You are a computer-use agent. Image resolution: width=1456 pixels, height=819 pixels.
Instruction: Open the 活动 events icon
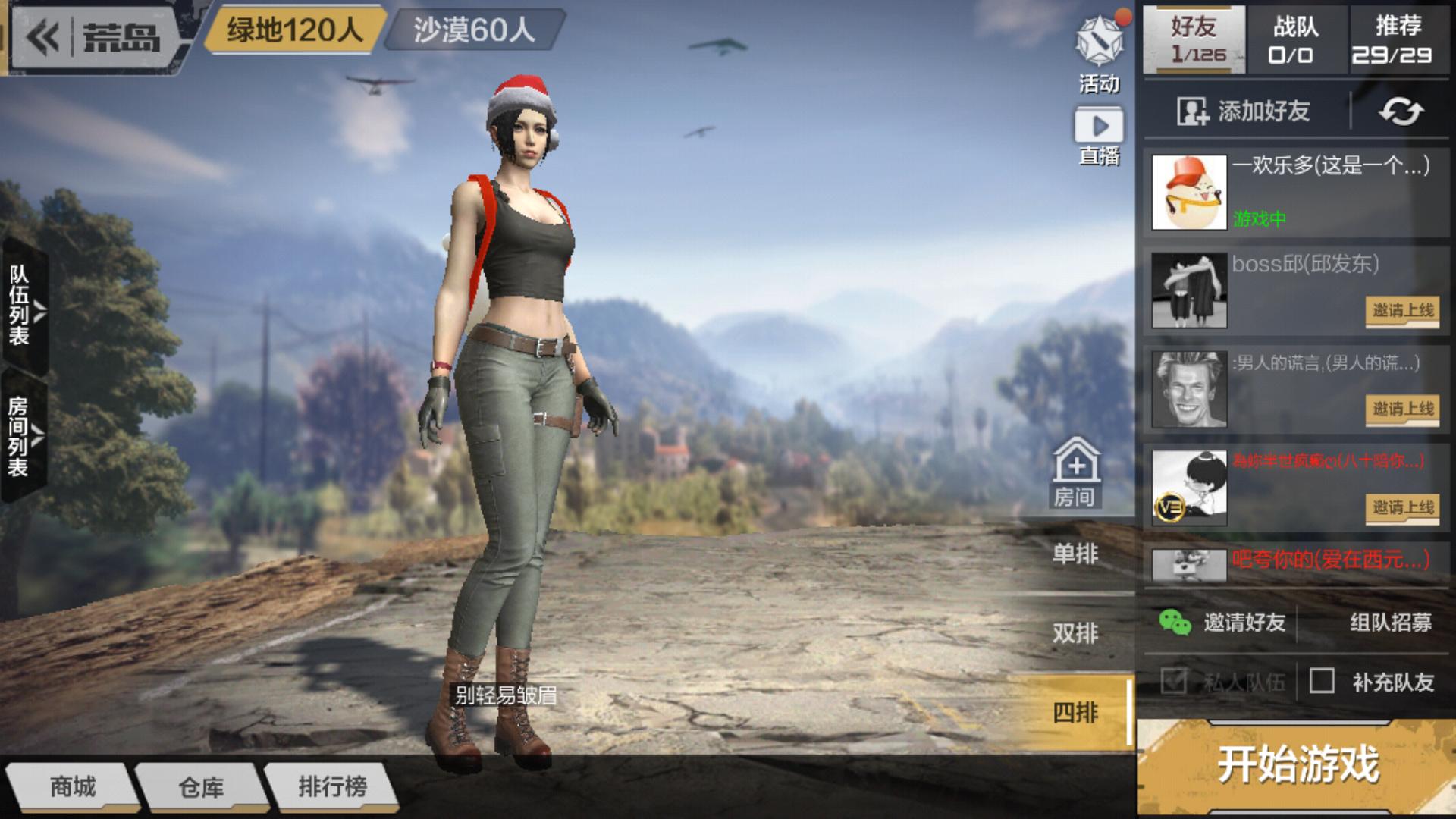tap(1099, 55)
